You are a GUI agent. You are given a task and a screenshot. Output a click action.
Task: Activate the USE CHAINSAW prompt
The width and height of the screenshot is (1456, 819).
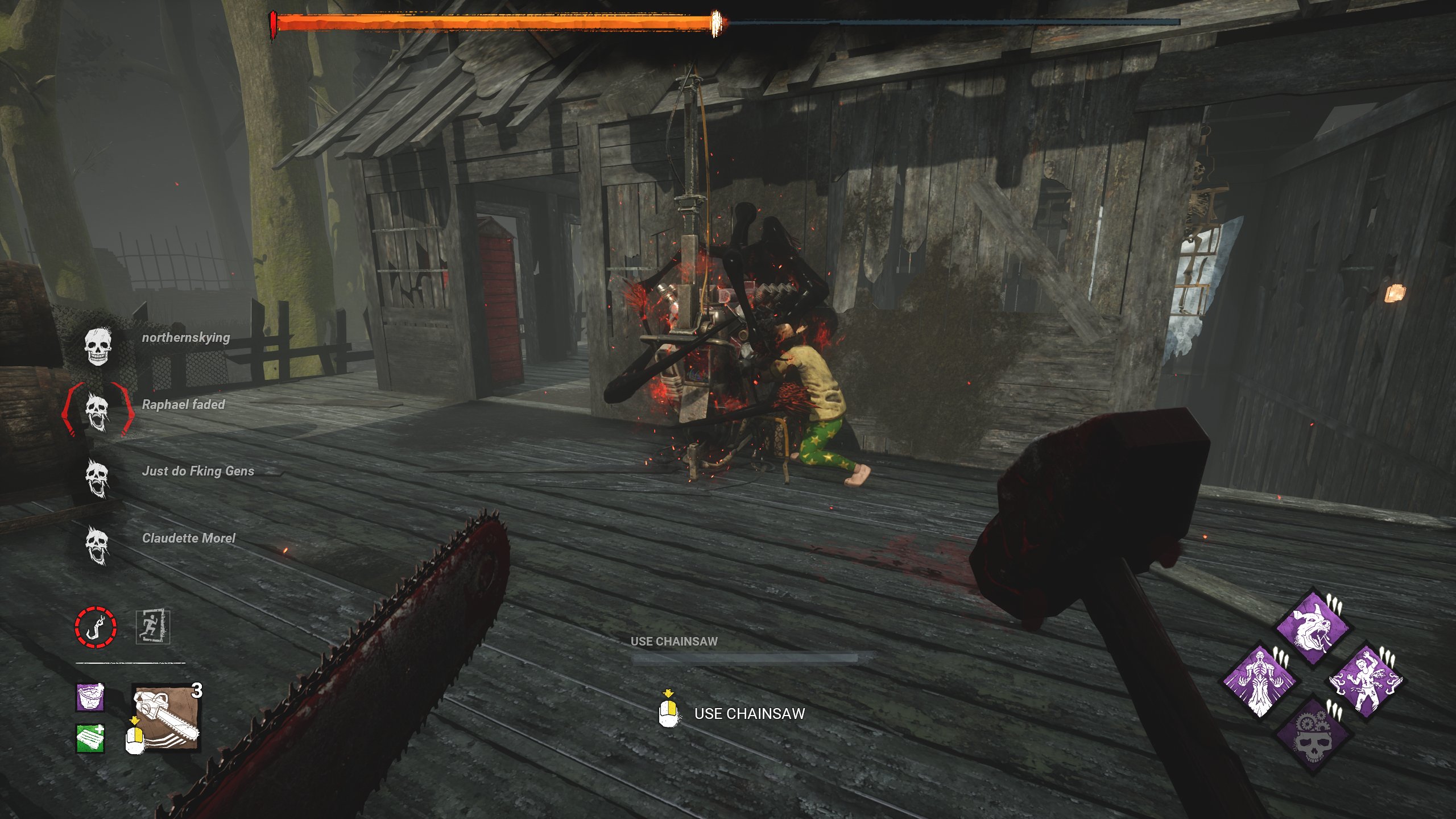point(750,712)
